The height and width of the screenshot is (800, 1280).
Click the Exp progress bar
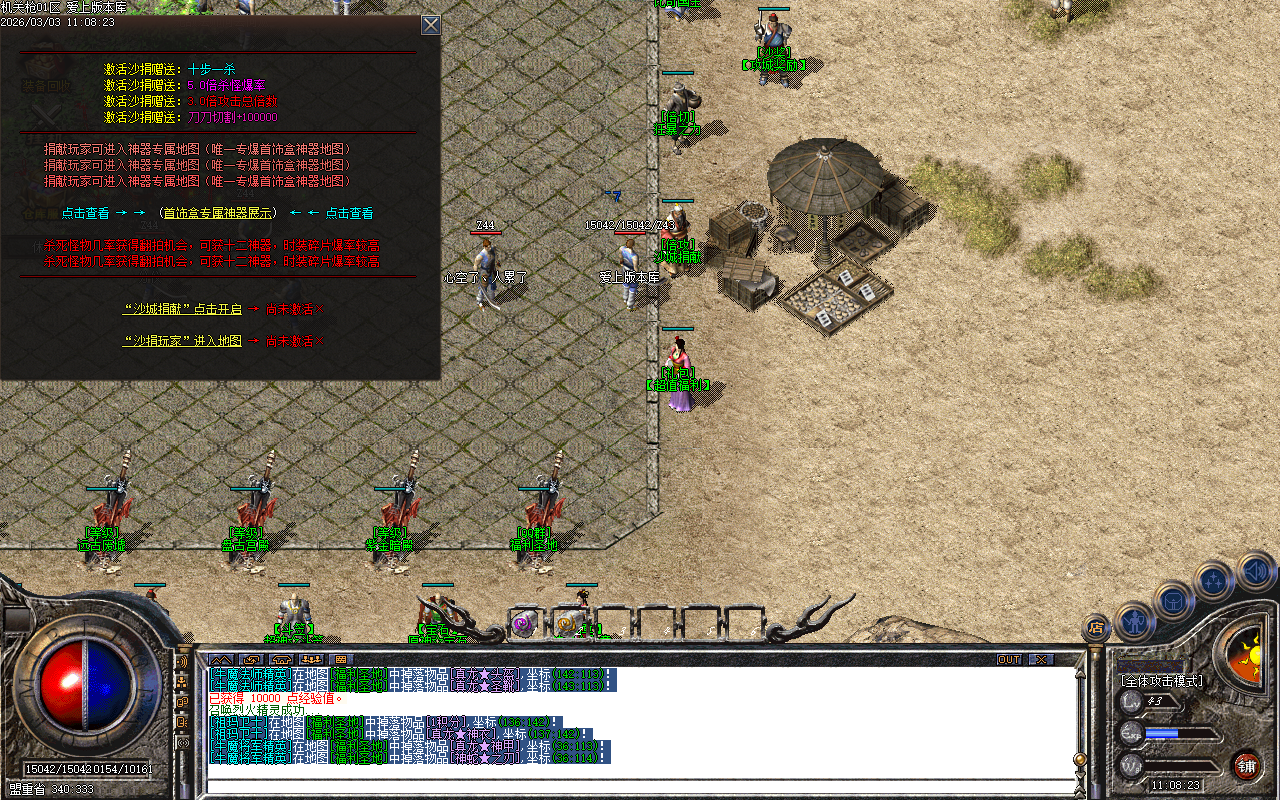click(1180, 734)
